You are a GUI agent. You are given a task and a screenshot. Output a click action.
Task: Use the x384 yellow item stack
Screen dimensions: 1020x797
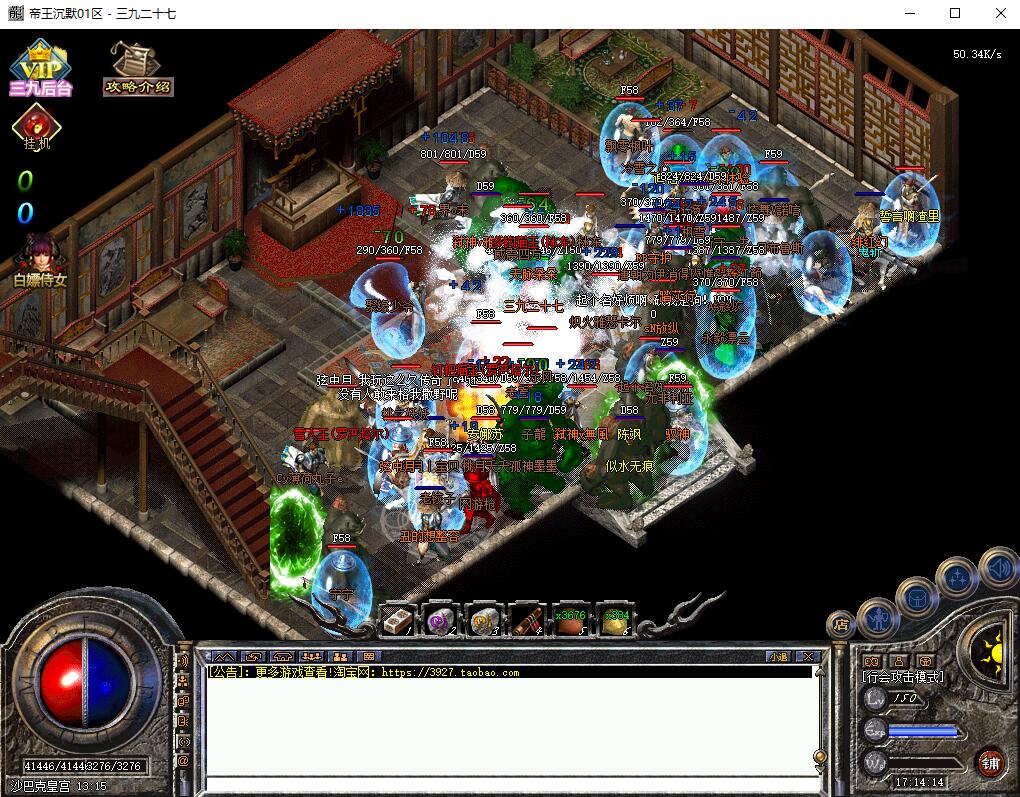point(615,621)
